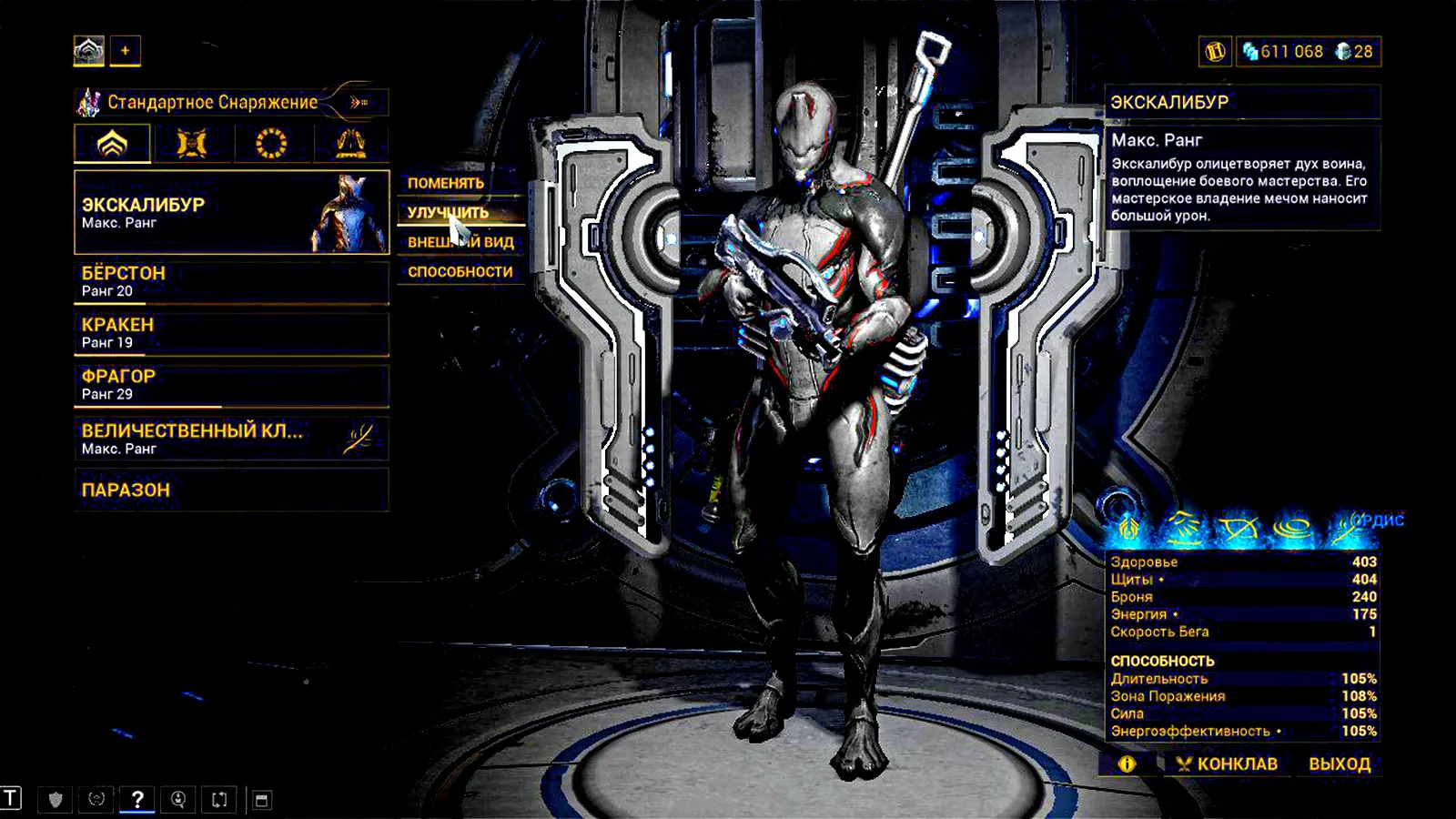This screenshot has width=1456, height=819.
Task: Click Поменять to change the warframe
Action: (x=446, y=183)
